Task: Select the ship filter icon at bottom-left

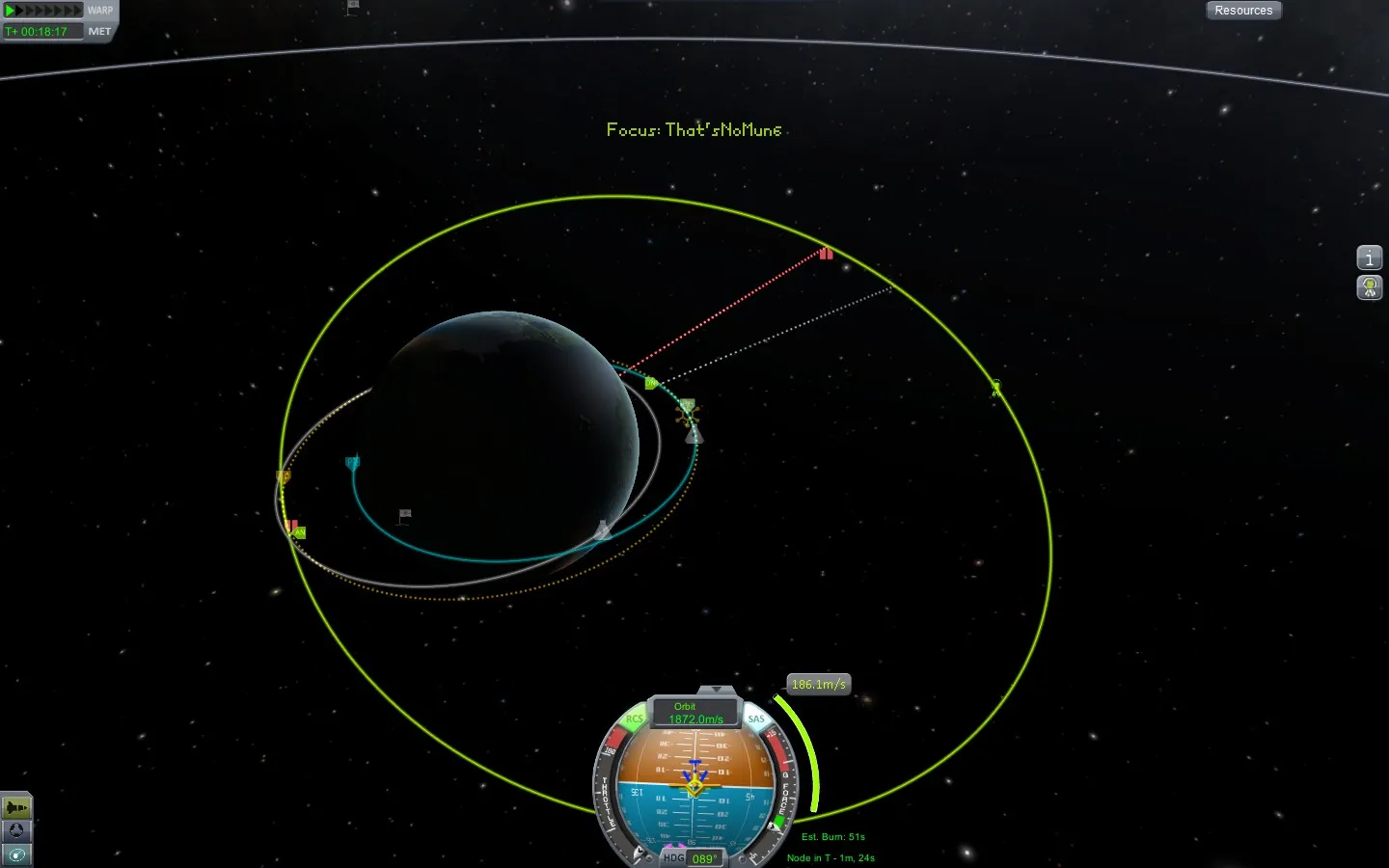Action: (15, 806)
